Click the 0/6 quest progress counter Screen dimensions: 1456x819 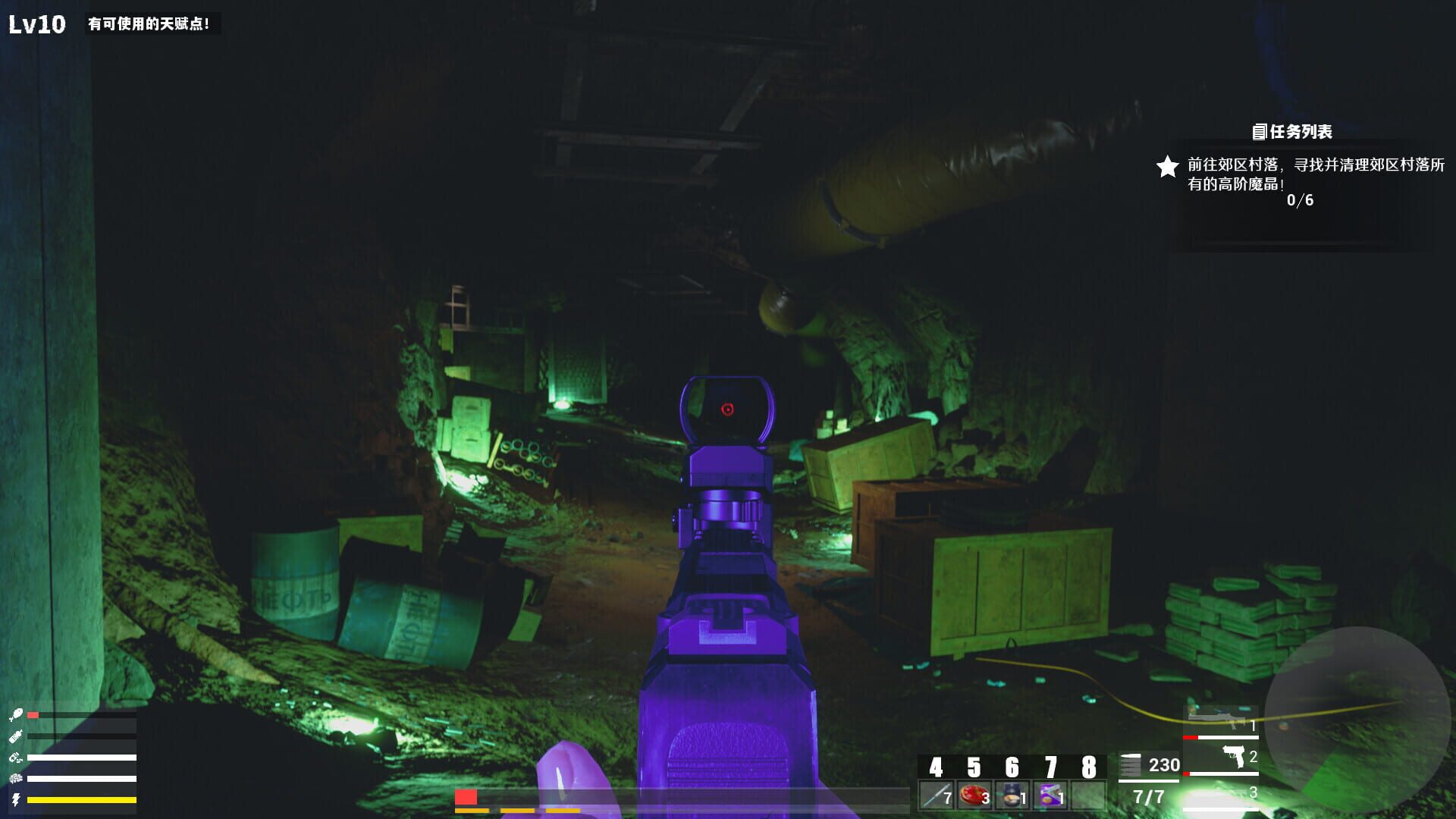pos(1300,202)
